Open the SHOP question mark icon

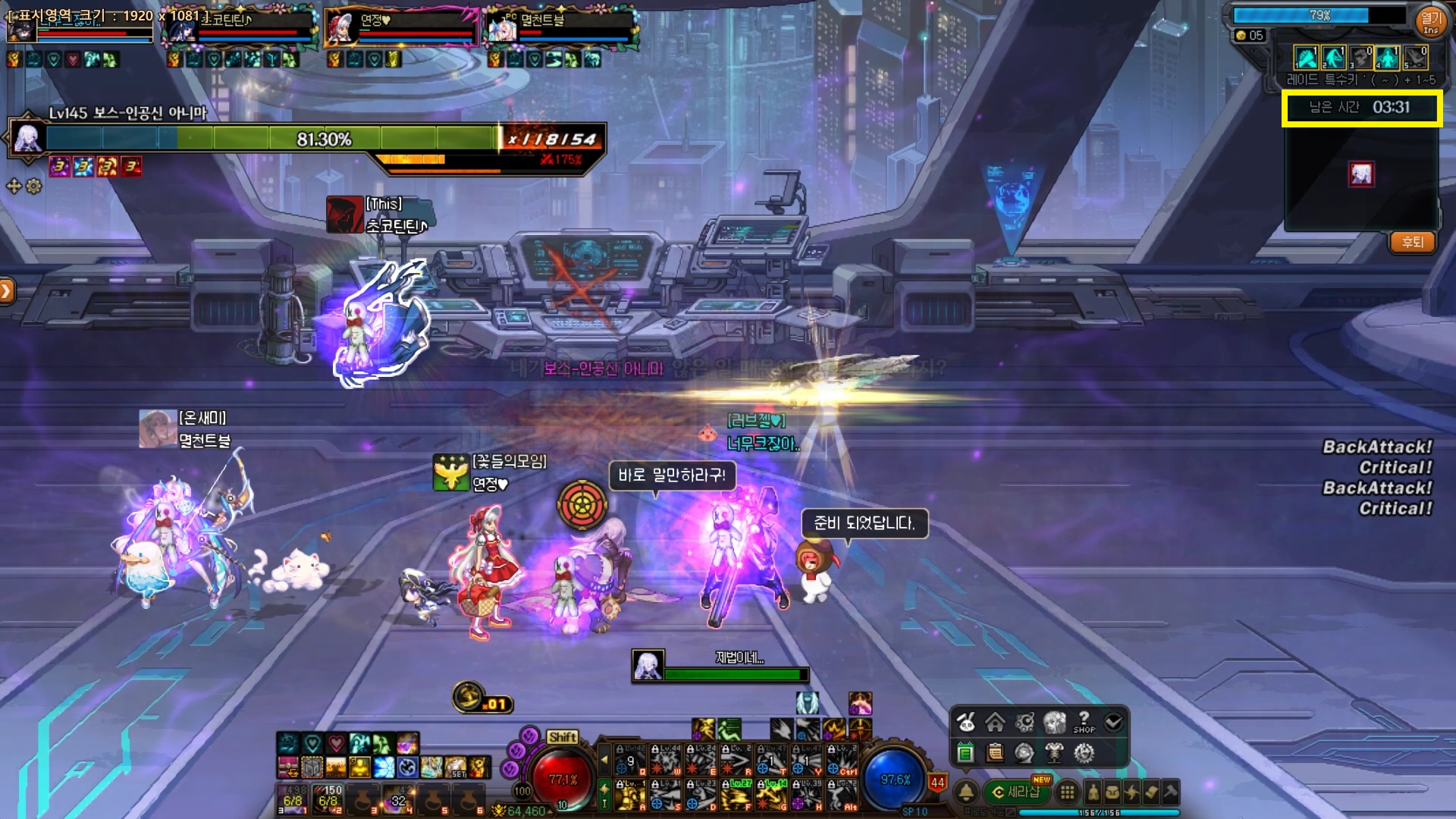(x=1084, y=721)
